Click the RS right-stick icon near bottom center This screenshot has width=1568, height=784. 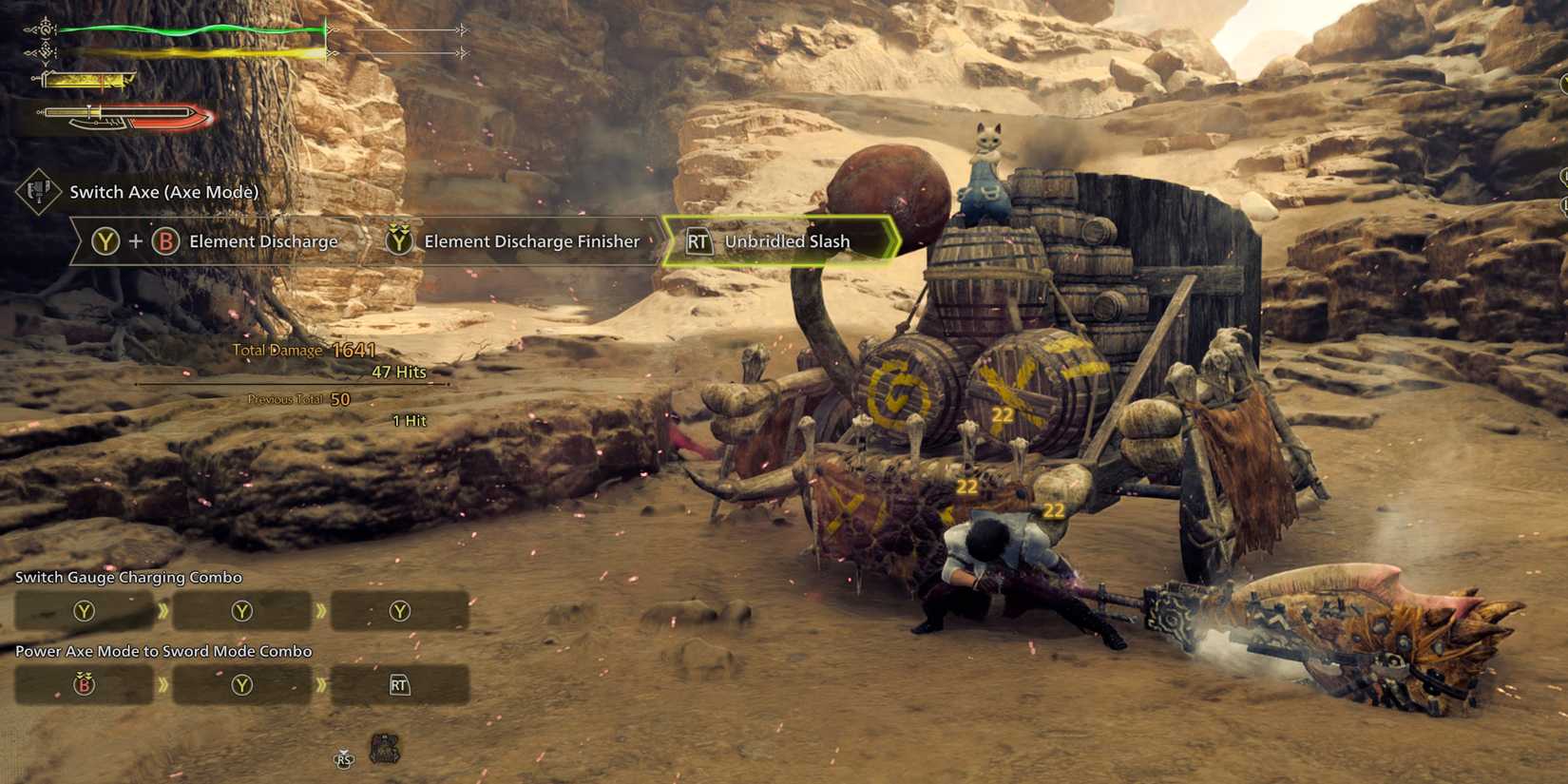pyautogui.click(x=344, y=758)
